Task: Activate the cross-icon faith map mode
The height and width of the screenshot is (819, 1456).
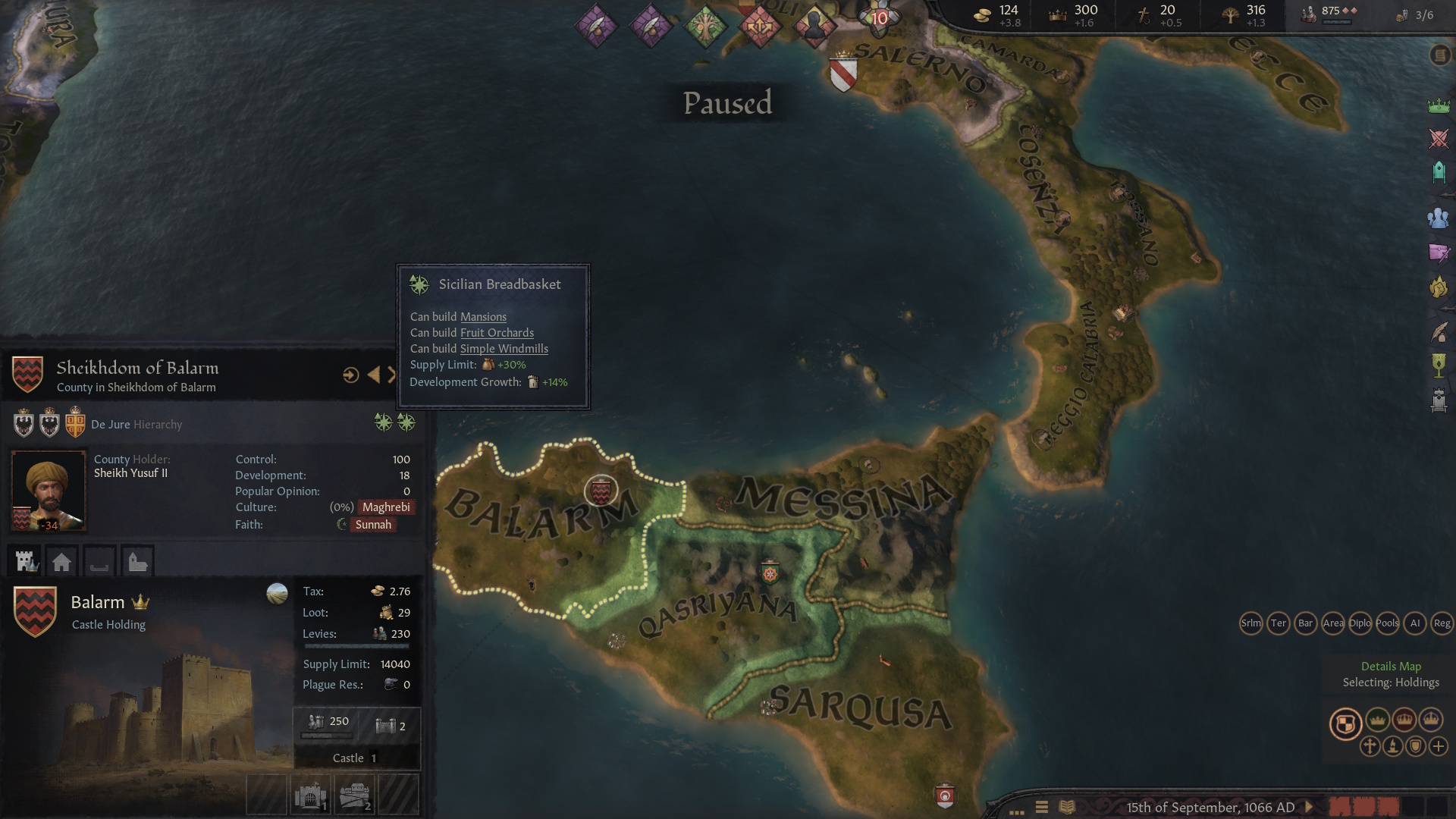Action: [x=1370, y=746]
